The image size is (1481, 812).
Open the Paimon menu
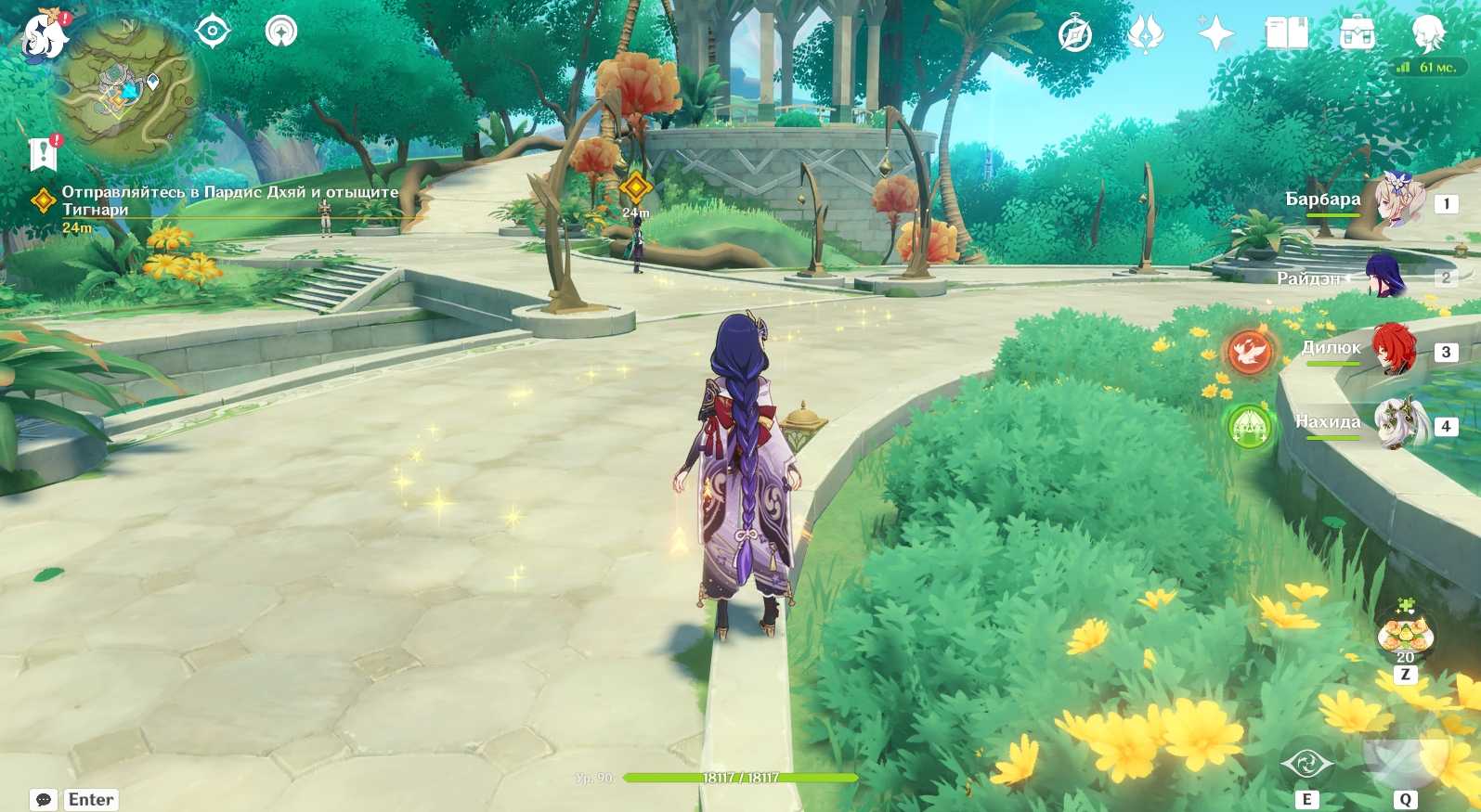44,37
